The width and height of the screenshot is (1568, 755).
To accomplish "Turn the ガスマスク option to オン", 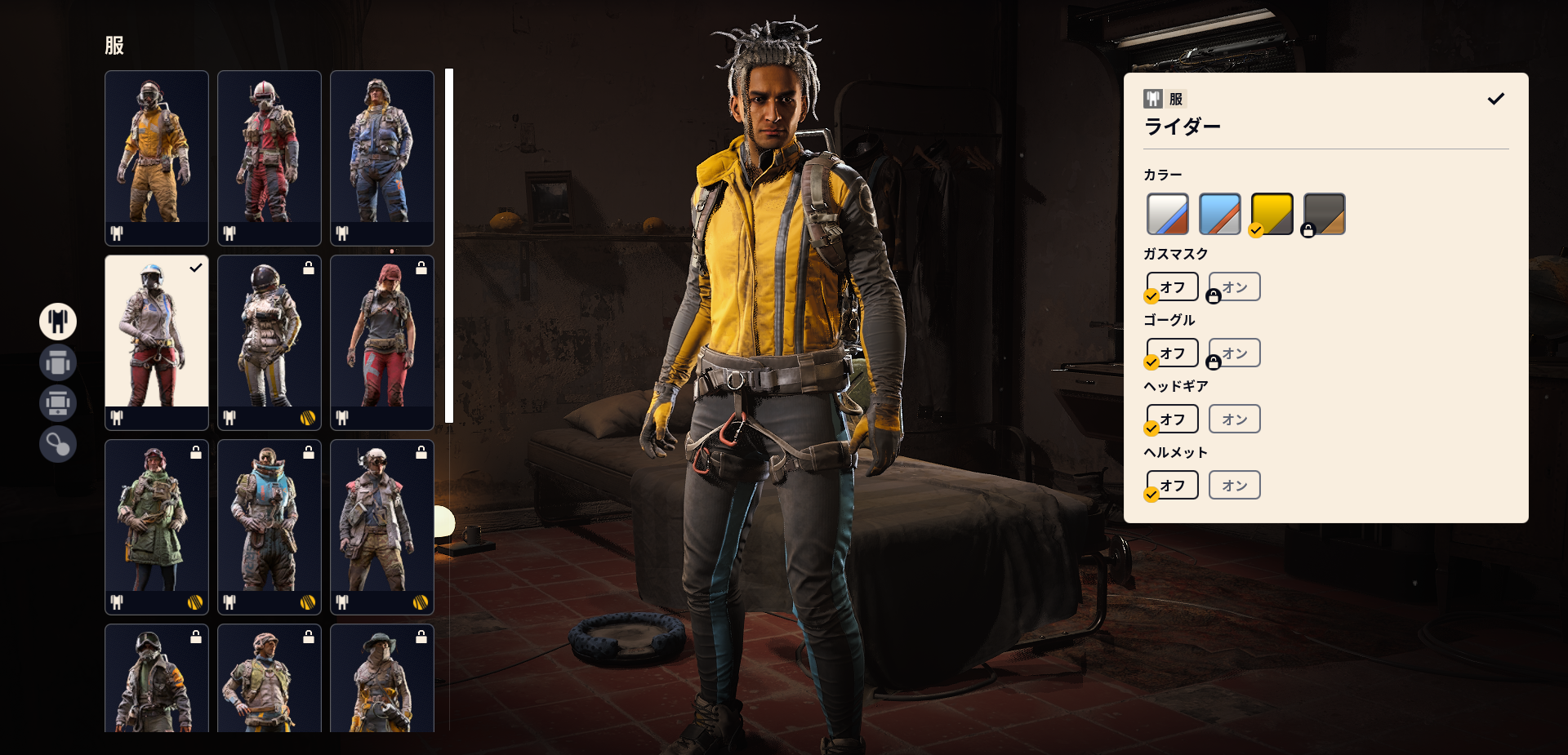I will coord(1234,286).
